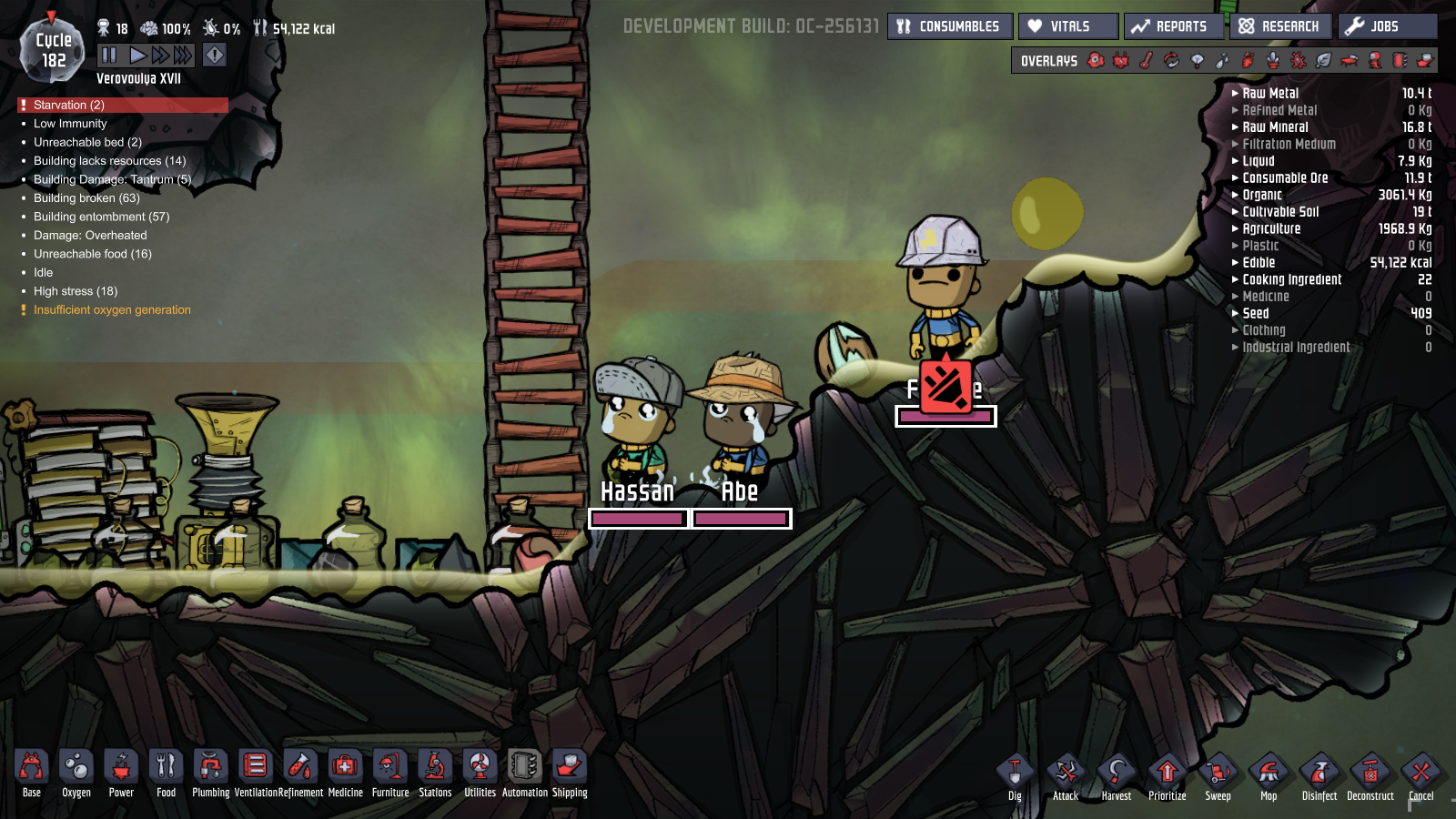Viewport: 1456px width, 819px height.
Task: Open the Reports screen
Action: click(x=1172, y=26)
